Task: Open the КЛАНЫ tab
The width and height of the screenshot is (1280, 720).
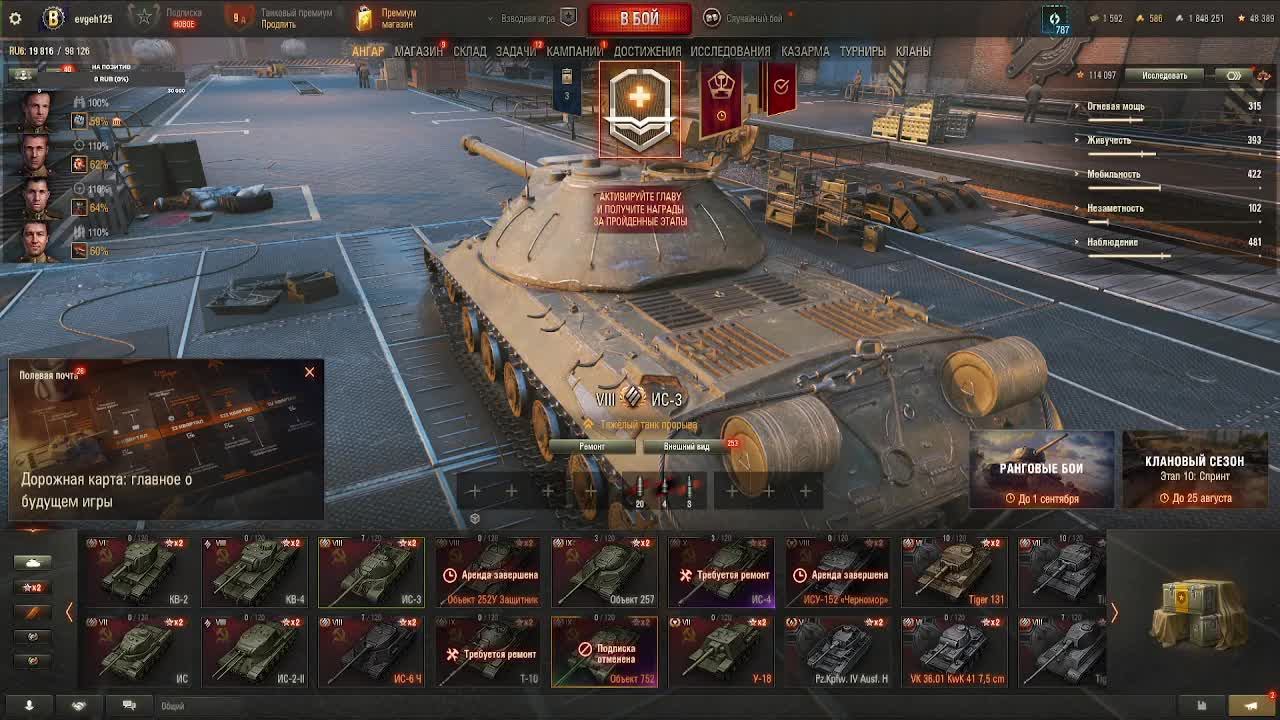Action: click(x=913, y=51)
